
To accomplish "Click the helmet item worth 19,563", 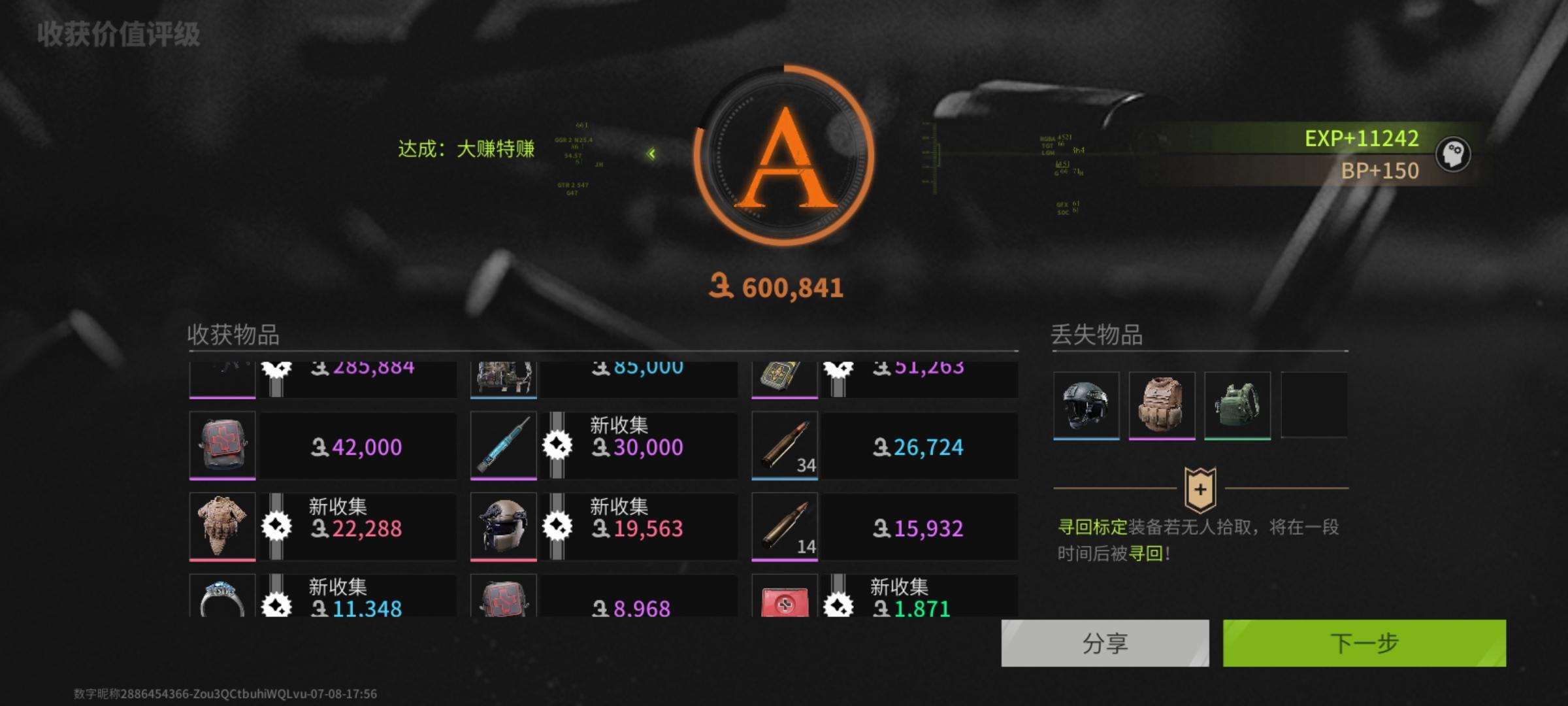I will click(x=503, y=526).
